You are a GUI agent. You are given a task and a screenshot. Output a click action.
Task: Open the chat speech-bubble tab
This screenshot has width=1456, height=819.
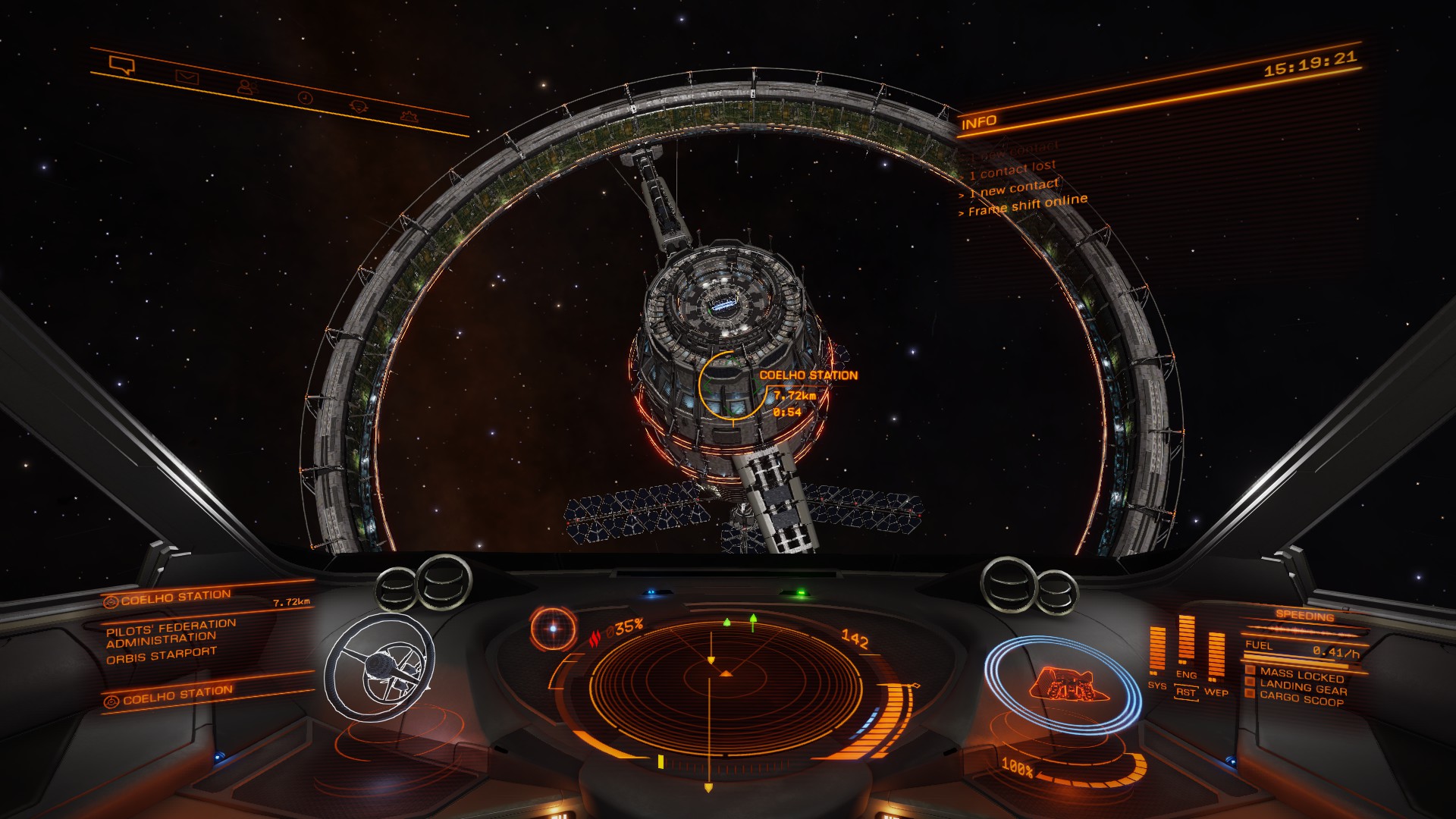(x=121, y=65)
